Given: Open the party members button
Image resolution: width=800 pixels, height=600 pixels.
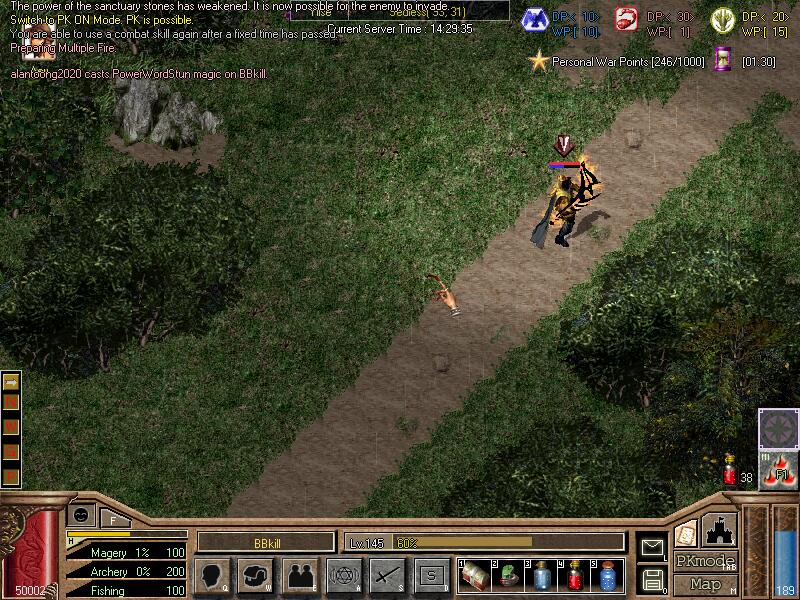Looking at the screenshot, I should tap(300, 576).
